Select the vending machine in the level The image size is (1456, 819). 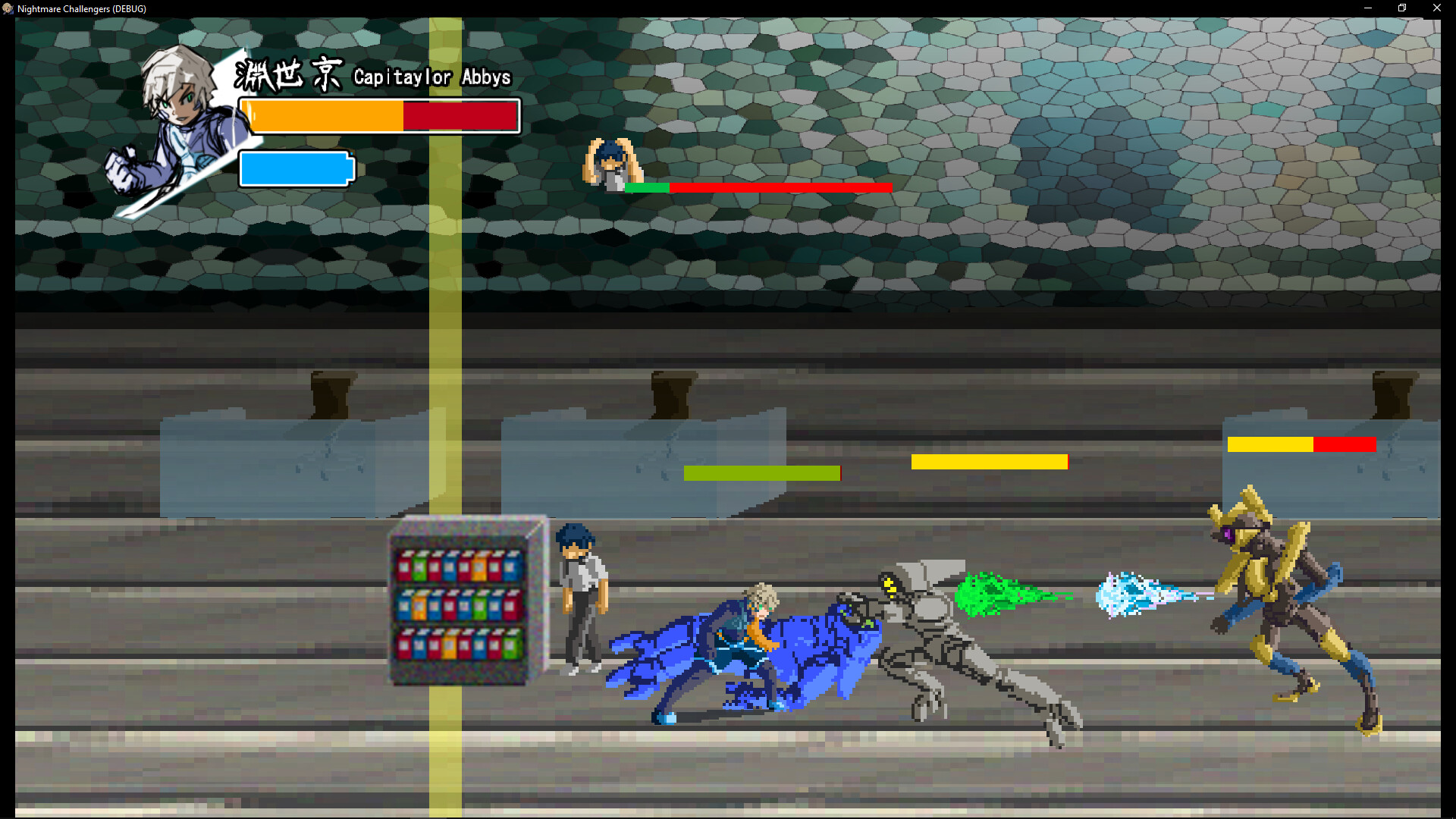463,599
